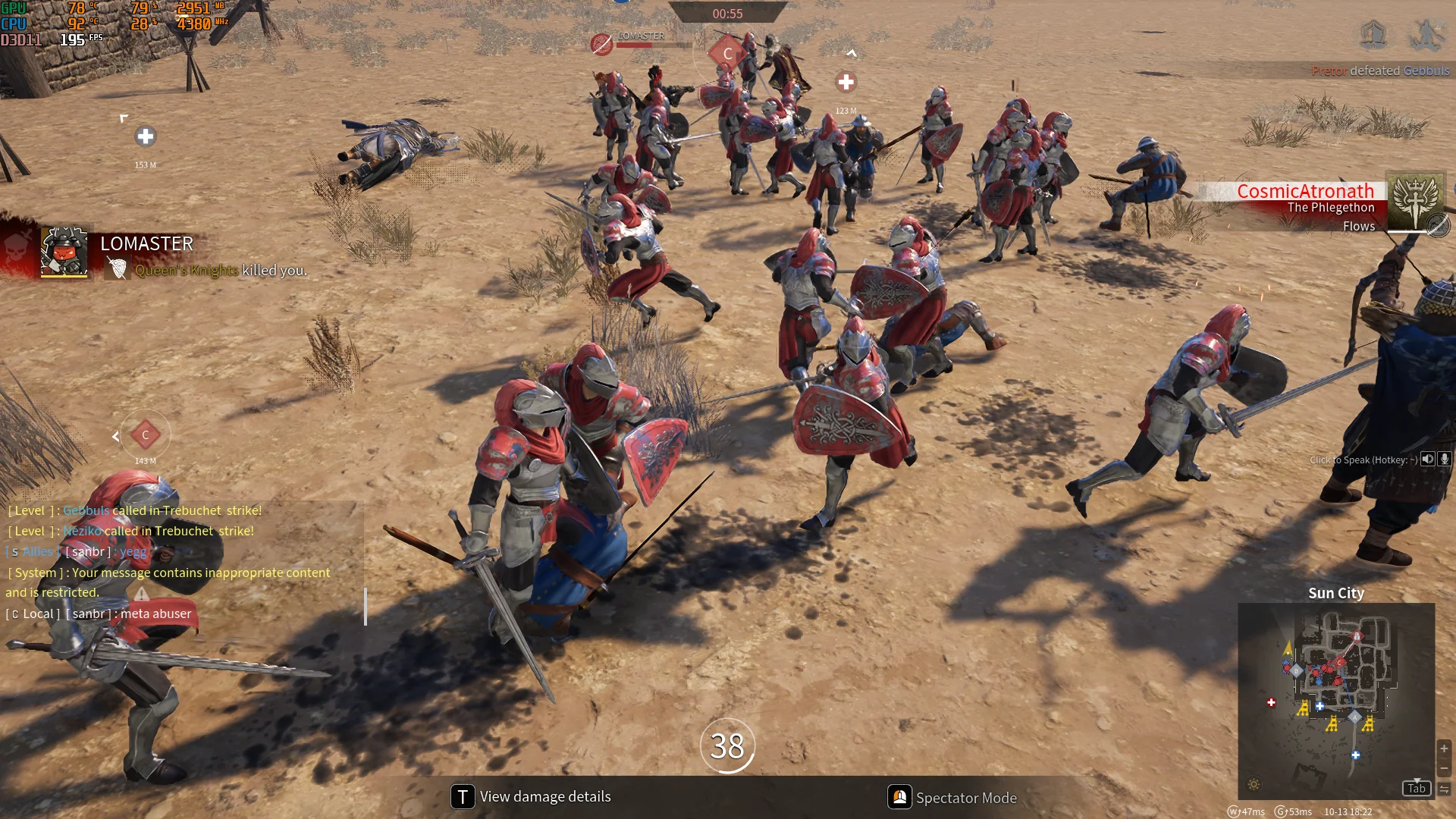The height and width of the screenshot is (819, 1456).
Task: Enter Spectator Mode
Action: click(952, 798)
